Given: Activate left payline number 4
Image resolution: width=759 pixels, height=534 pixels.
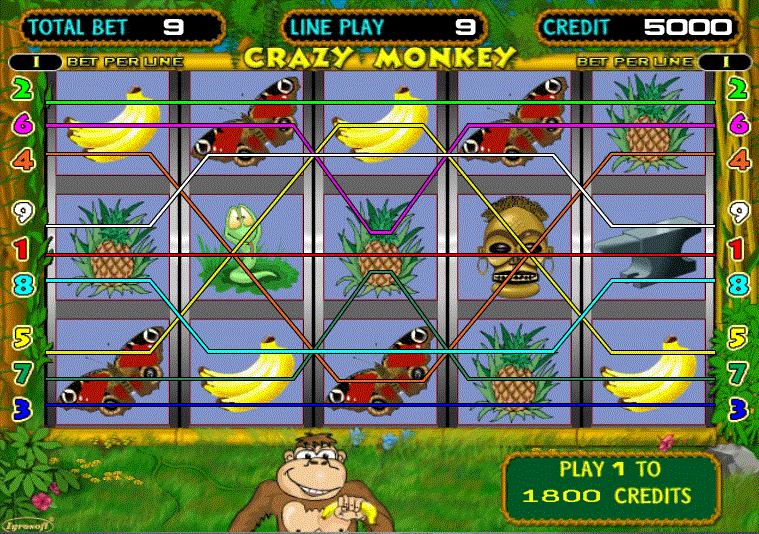Looking at the screenshot, I should [19, 159].
